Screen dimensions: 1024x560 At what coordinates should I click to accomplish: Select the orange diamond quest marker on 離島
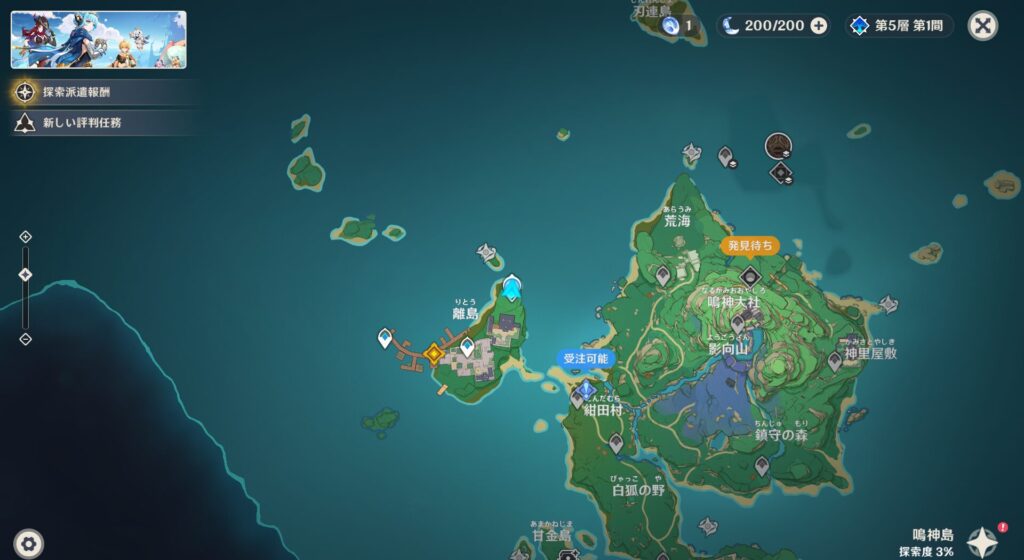(x=434, y=353)
